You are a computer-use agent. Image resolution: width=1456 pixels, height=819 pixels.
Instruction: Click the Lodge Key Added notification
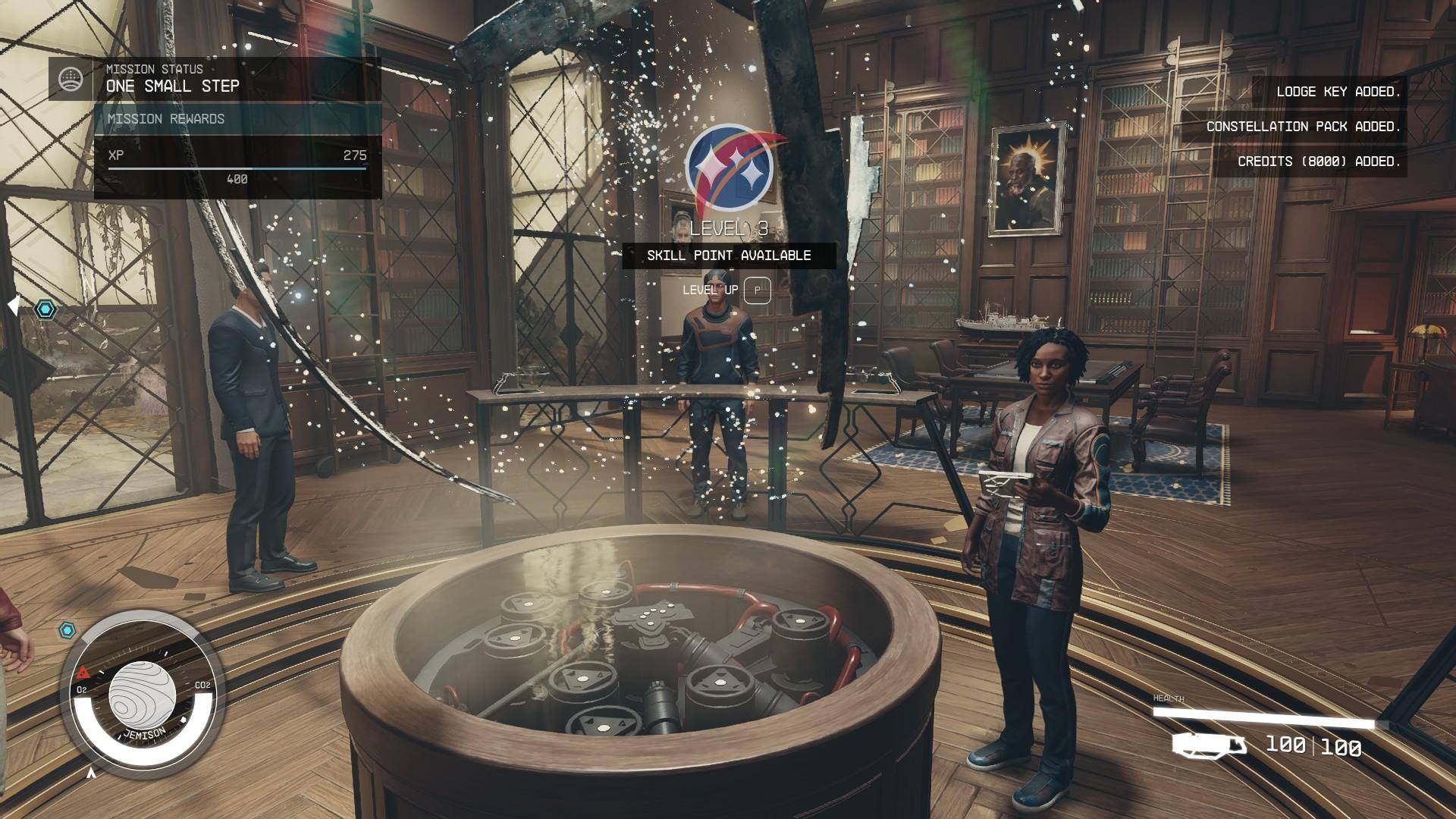click(x=1338, y=92)
